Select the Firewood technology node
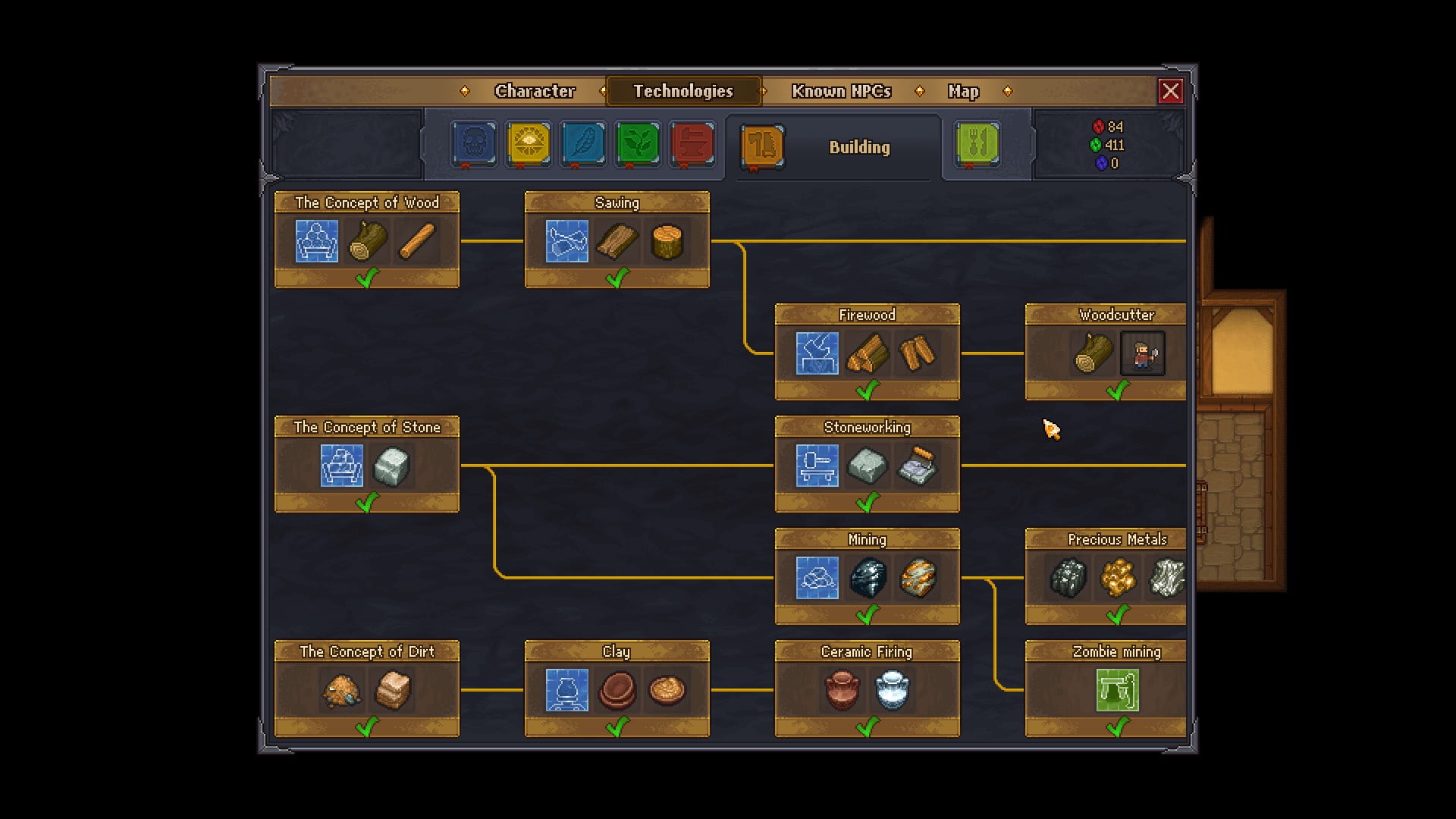Viewport: 1456px width, 819px height. coord(867,352)
